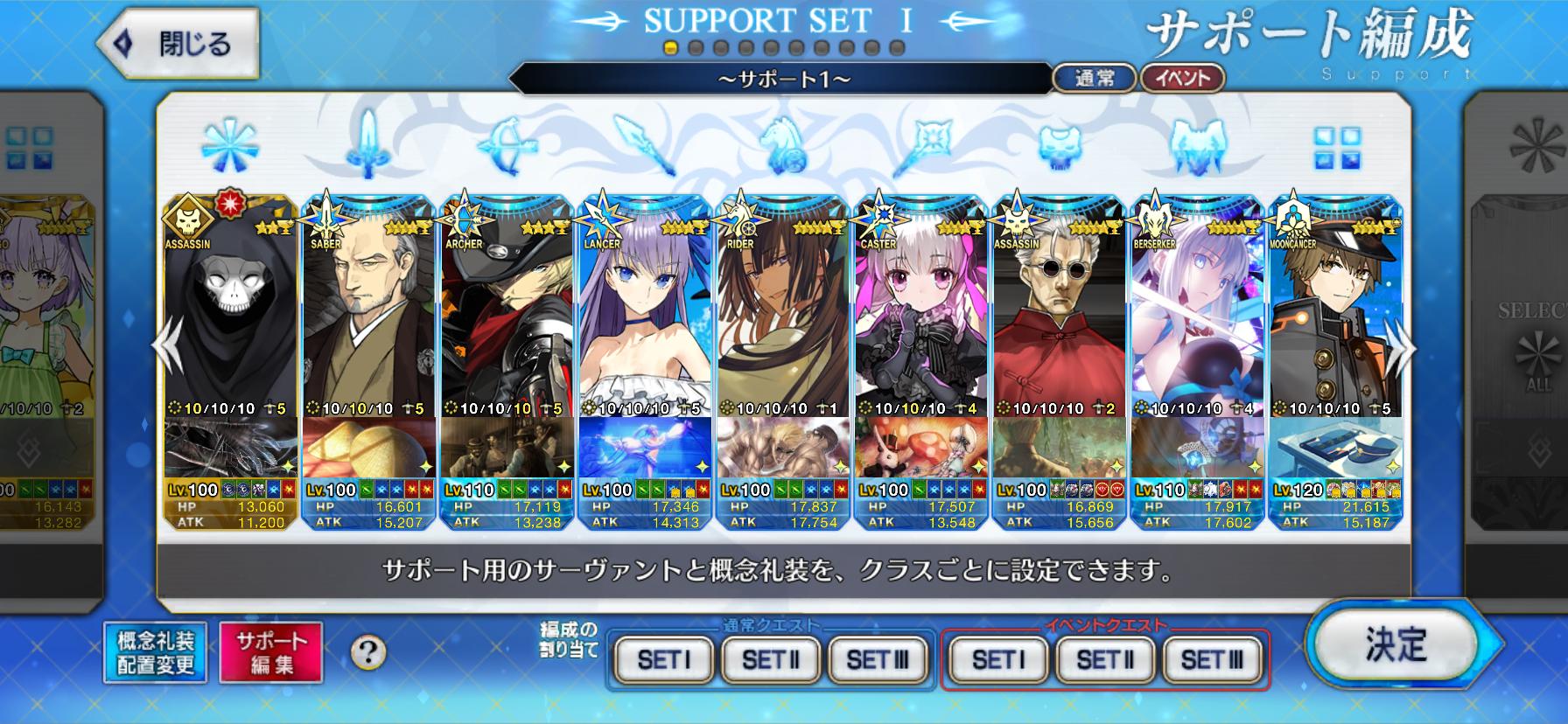The image size is (1568, 724).
Task: Show help with the question mark button
Action: [x=368, y=651]
